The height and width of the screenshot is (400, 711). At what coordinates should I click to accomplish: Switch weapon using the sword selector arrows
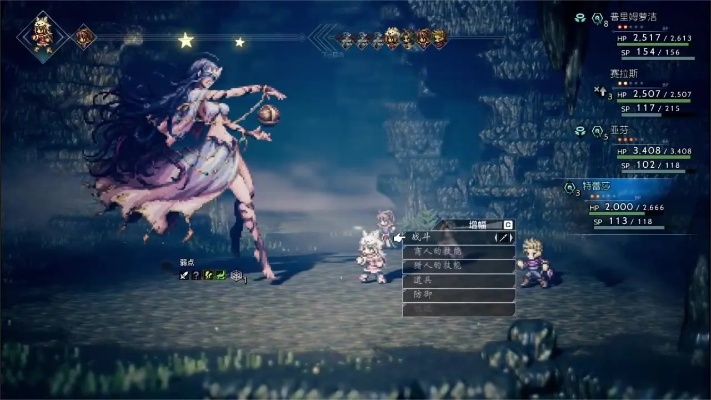click(503, 238)
